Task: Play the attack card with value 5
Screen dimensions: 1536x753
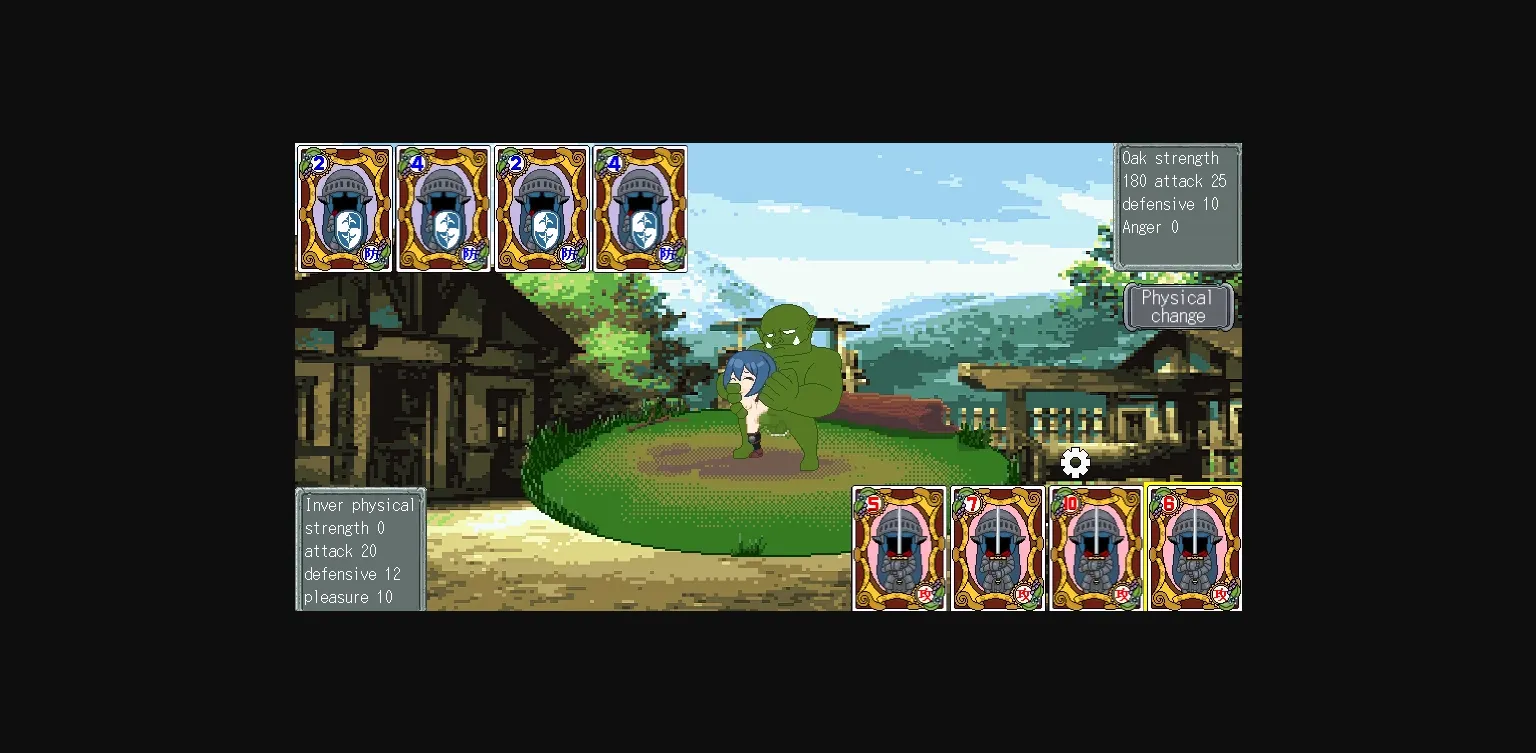Action: (899, 548)
